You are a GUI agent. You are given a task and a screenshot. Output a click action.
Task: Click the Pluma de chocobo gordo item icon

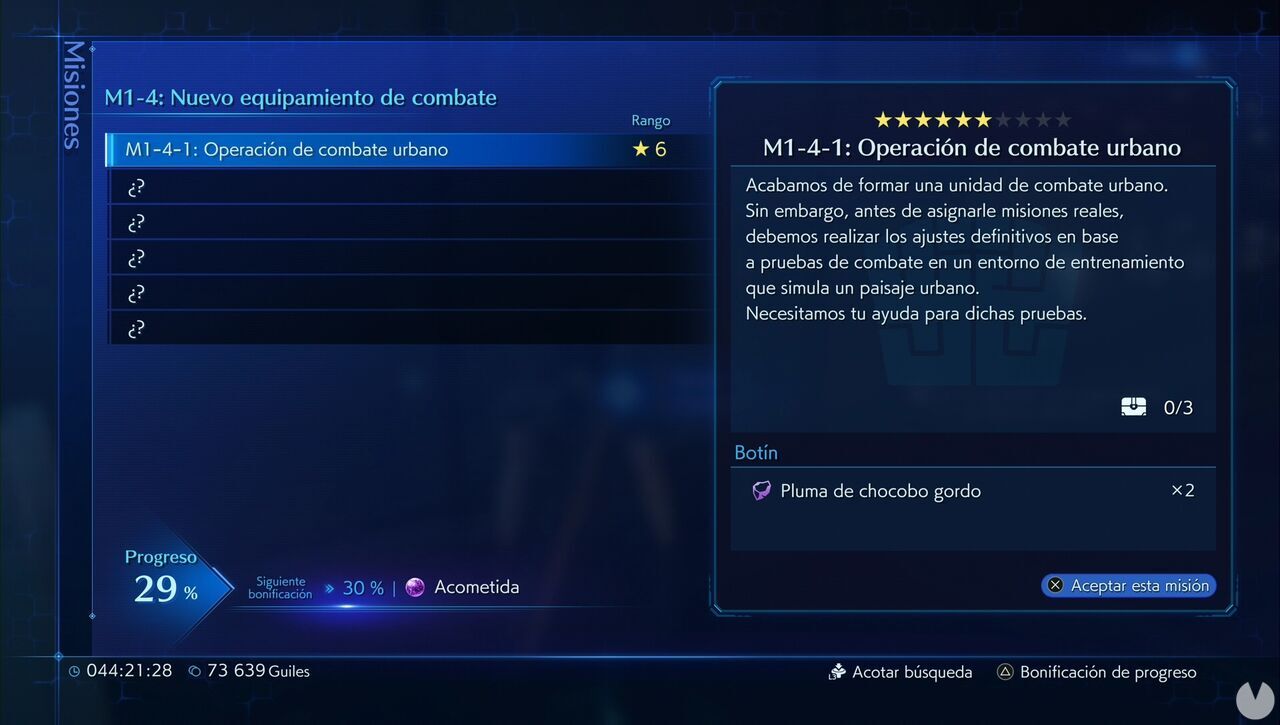pos(760,490)
